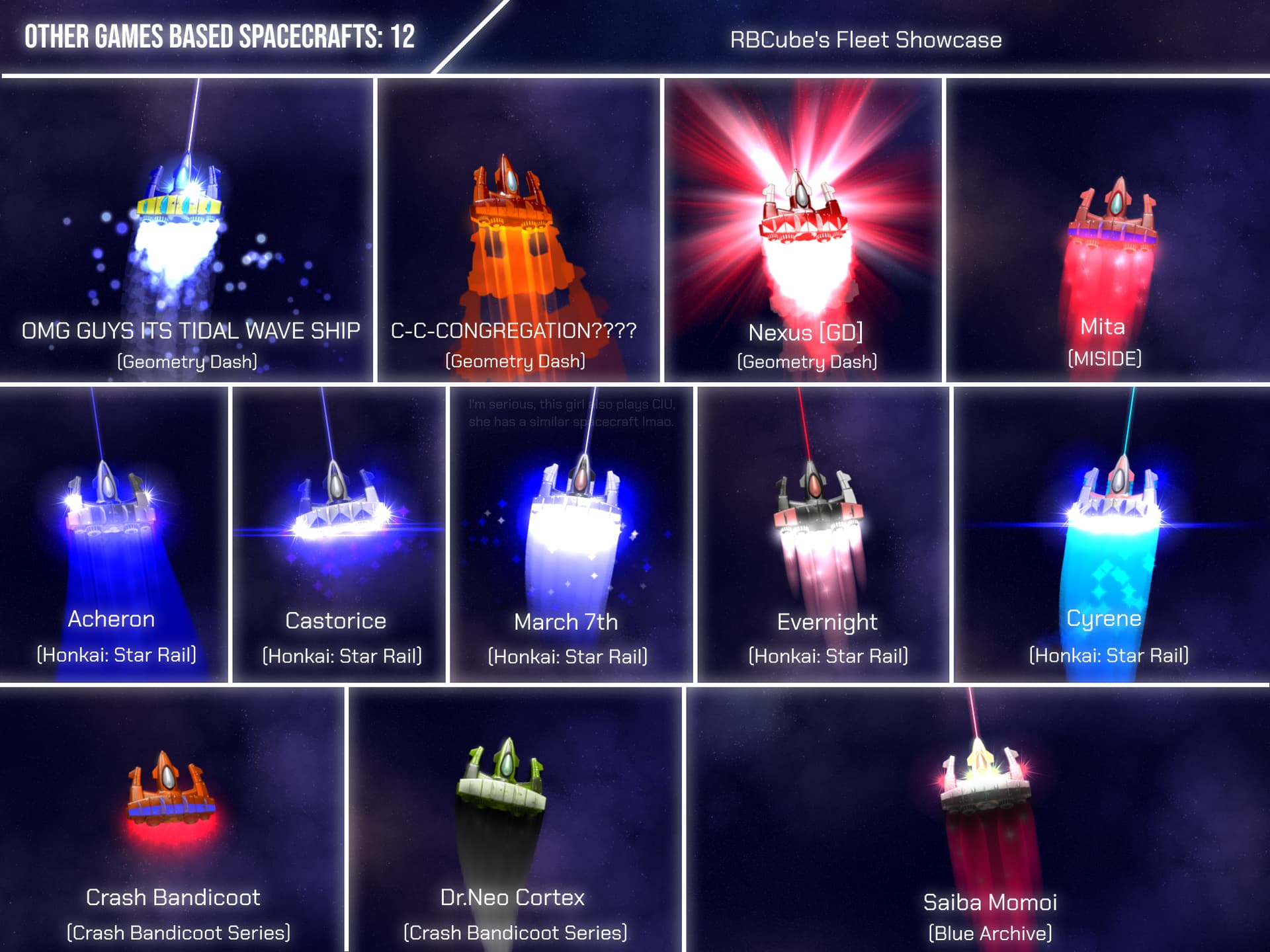The width and height of the screenshot is (1270, 952).
Task: Choose the Dr.Neo Cortex spacecraft tile
Action: 515,820
